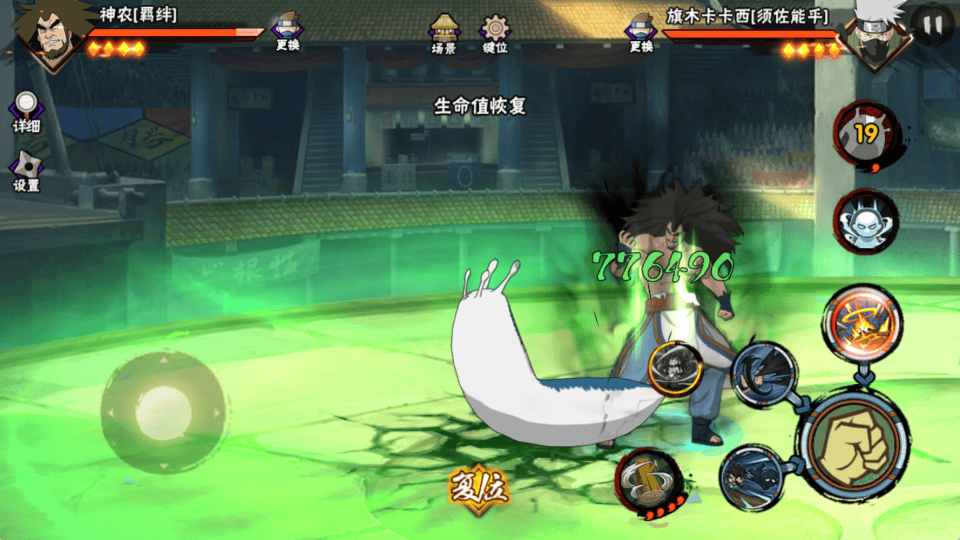960x540 pixels.
Task: Open the 场景 scene selector
Action: 444,33
